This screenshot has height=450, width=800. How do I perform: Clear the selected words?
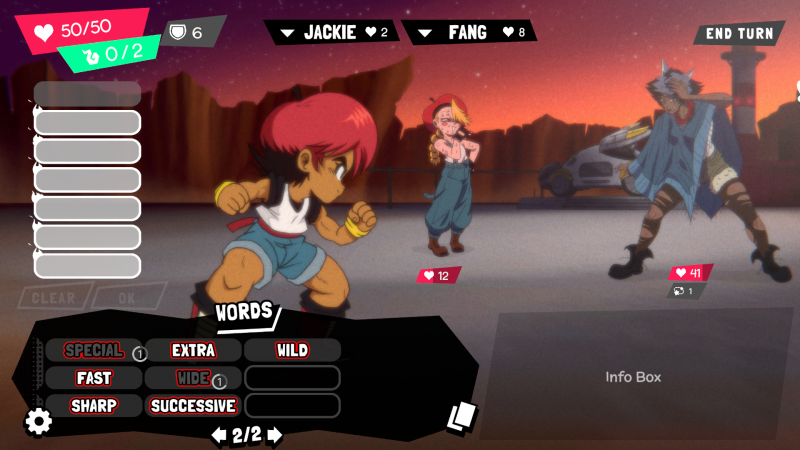(x=54, y=298)
